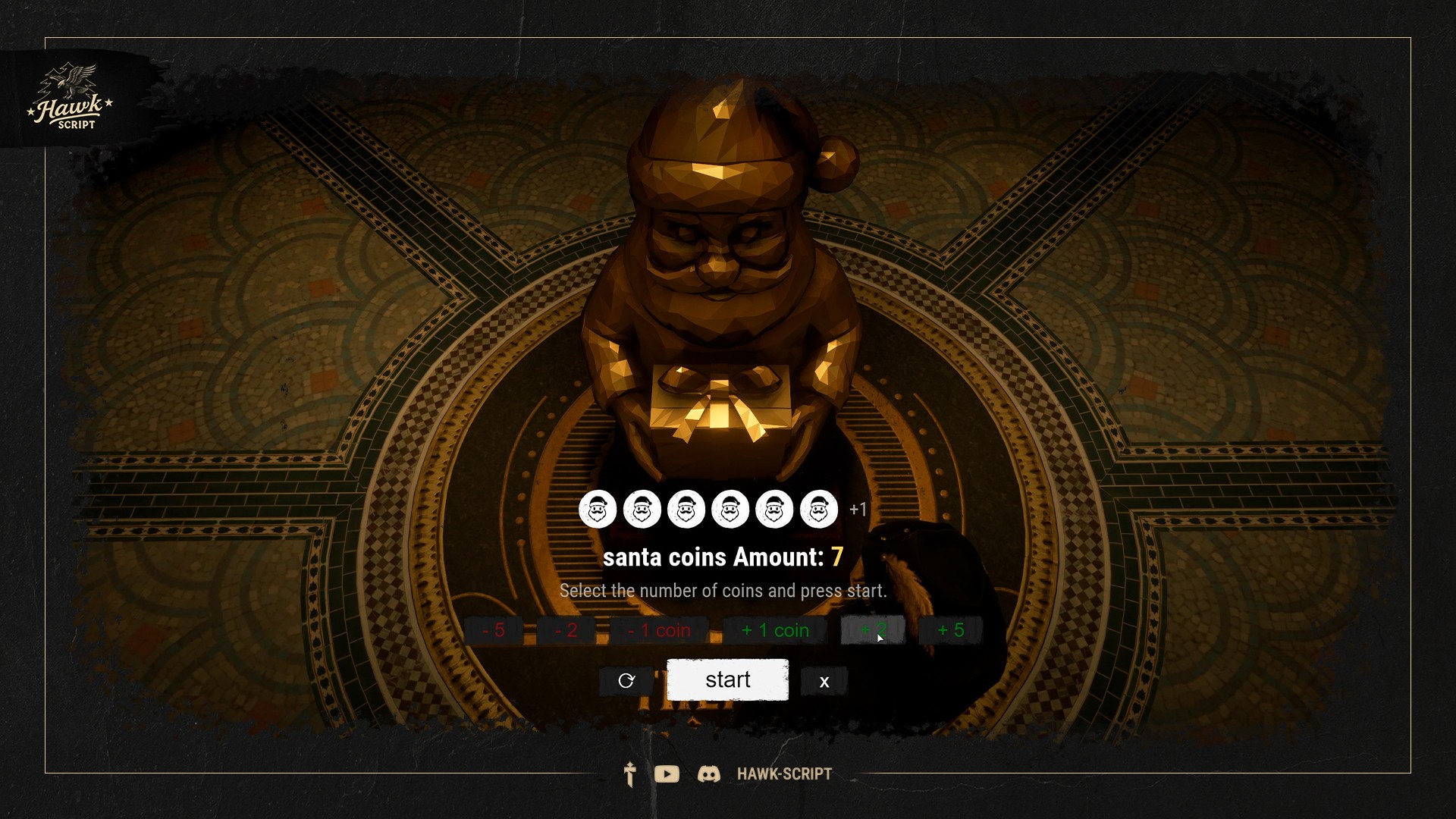Click the reset arrow icon beside start
This screenshot has width=1456, height=819.
point(625,680)
